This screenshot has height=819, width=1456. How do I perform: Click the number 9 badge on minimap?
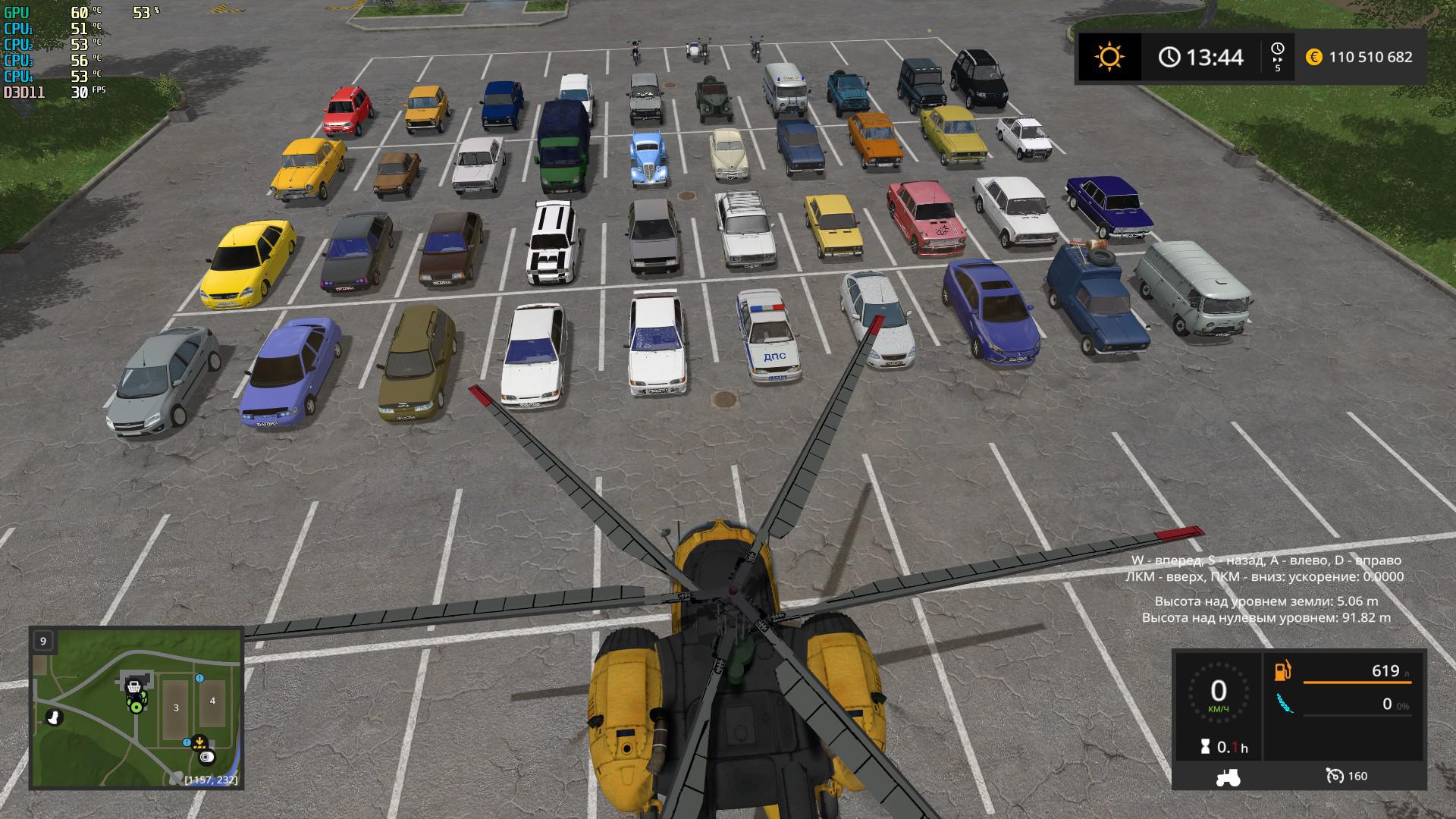(43, 641)
